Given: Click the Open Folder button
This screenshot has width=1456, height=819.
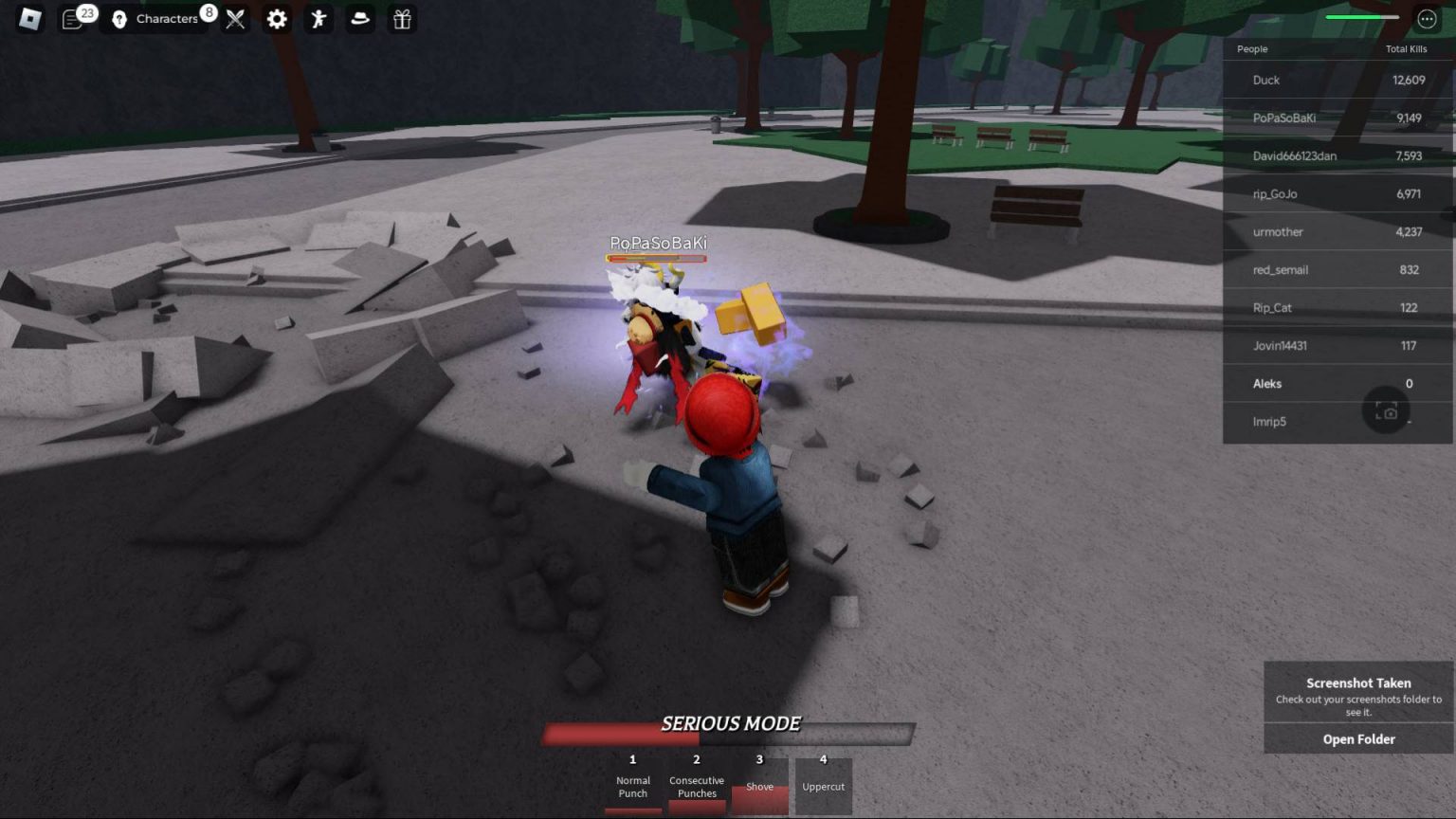Looking at the screenshot, I should (1357, 738).
